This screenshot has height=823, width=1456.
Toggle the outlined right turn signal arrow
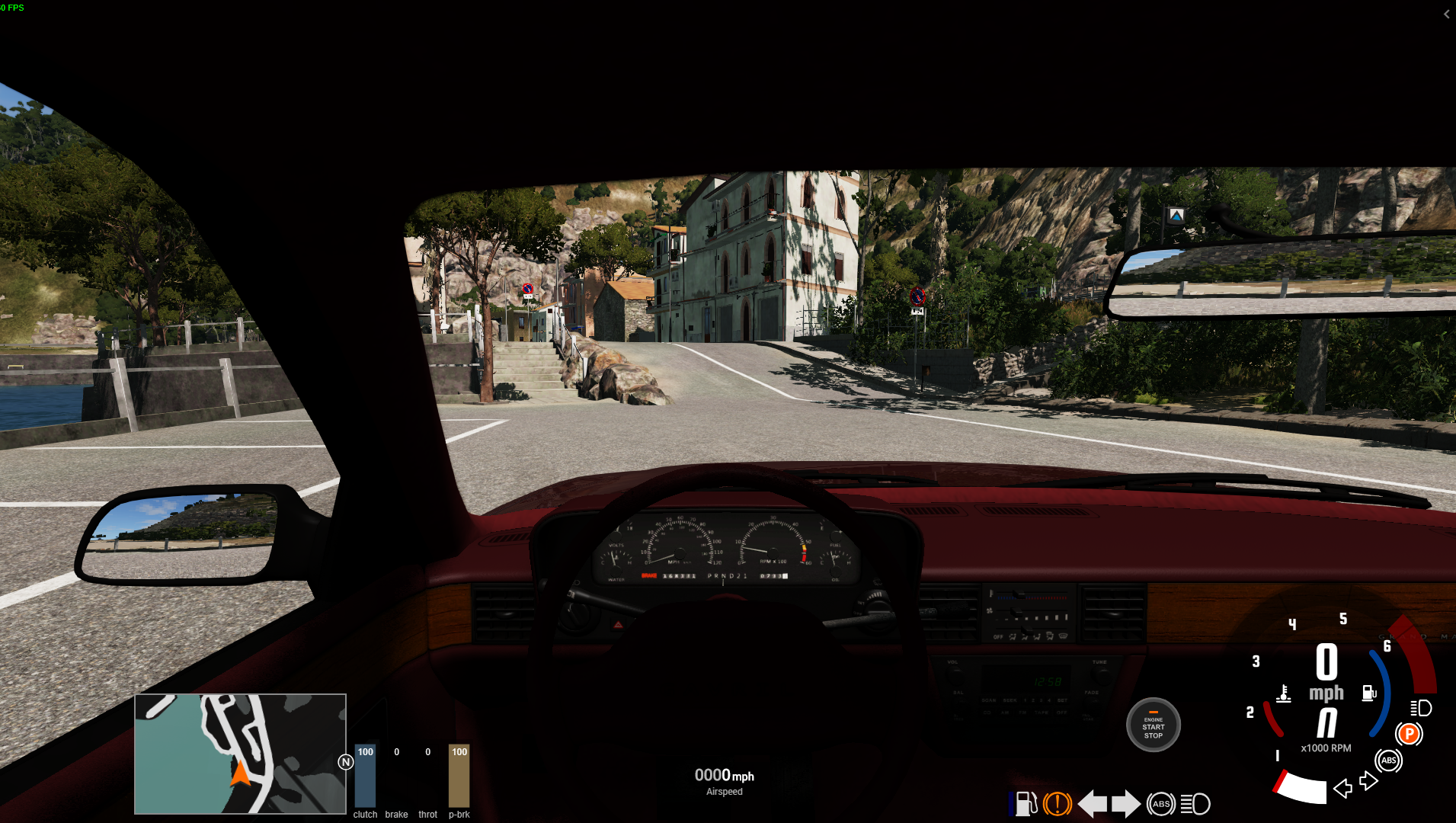pos(1368,781)
